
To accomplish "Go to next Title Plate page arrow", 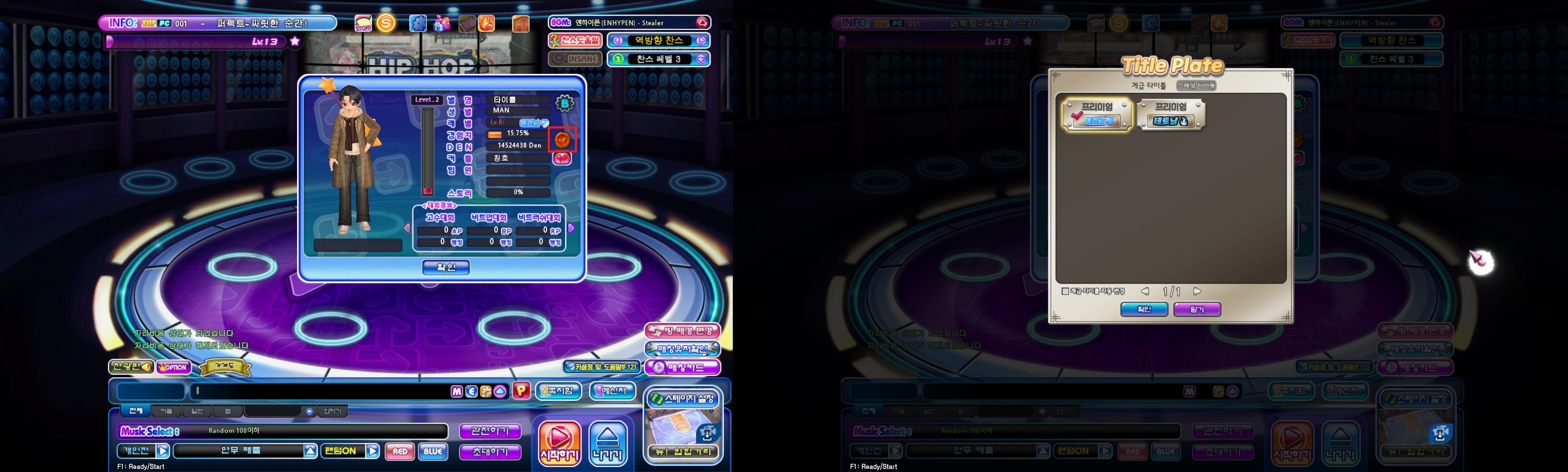I will coord(1197,292).
